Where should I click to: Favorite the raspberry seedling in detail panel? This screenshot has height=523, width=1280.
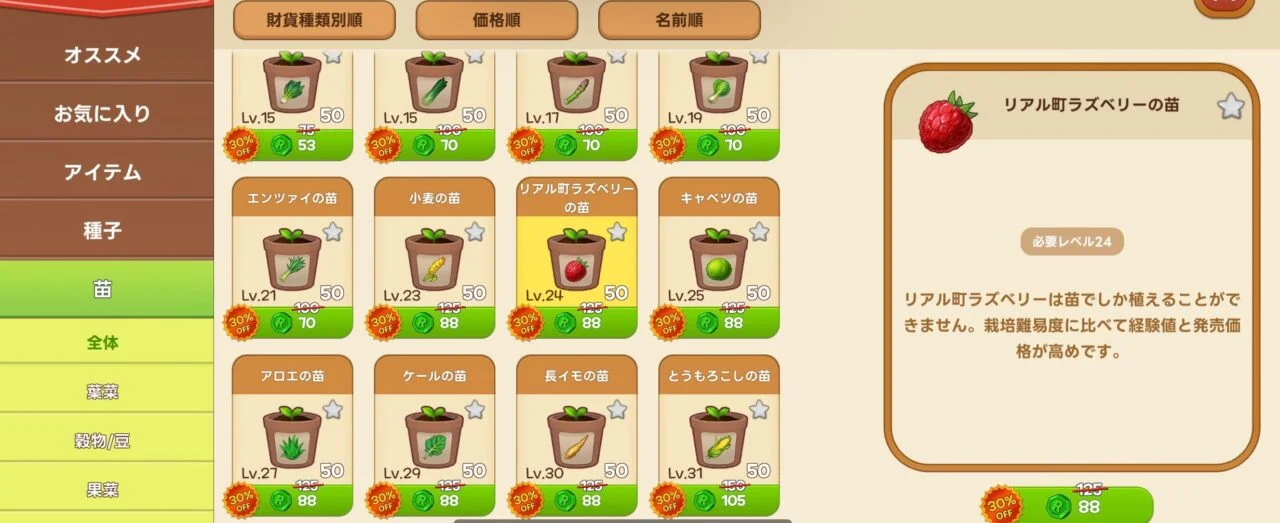[x=1230, y=106]
